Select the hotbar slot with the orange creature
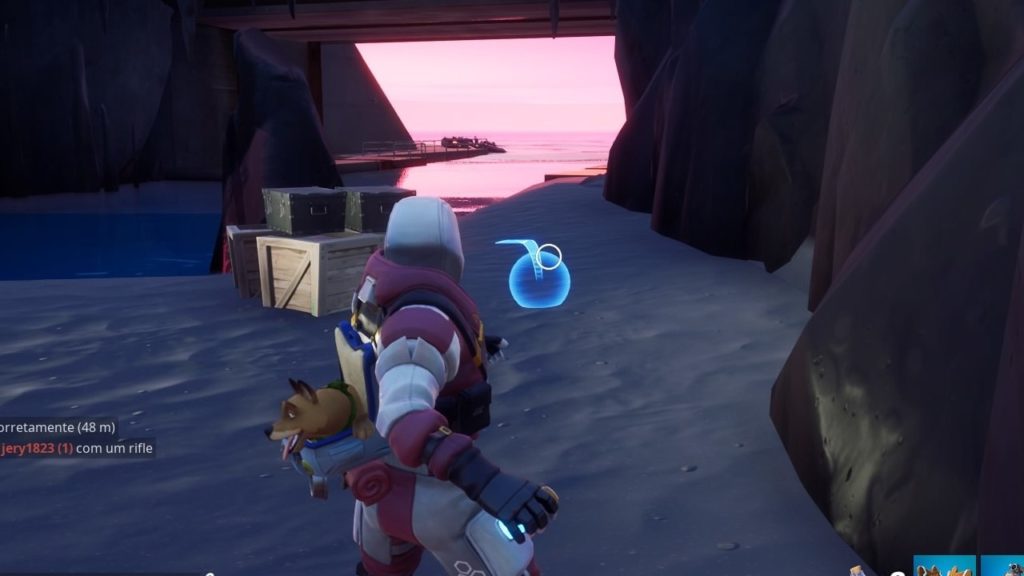 944,566
